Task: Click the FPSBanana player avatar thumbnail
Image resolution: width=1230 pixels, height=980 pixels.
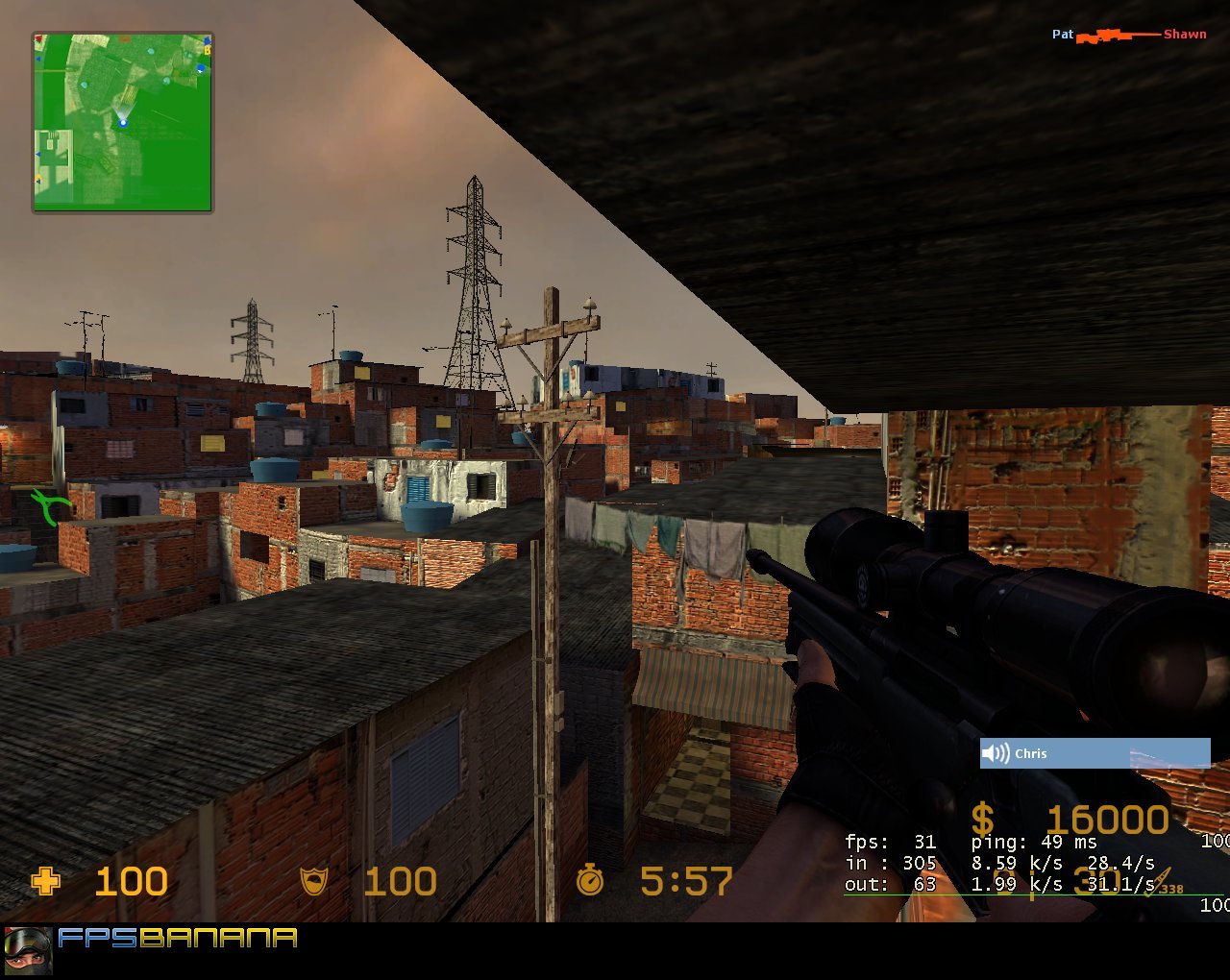Action: [x=30, y=949]
